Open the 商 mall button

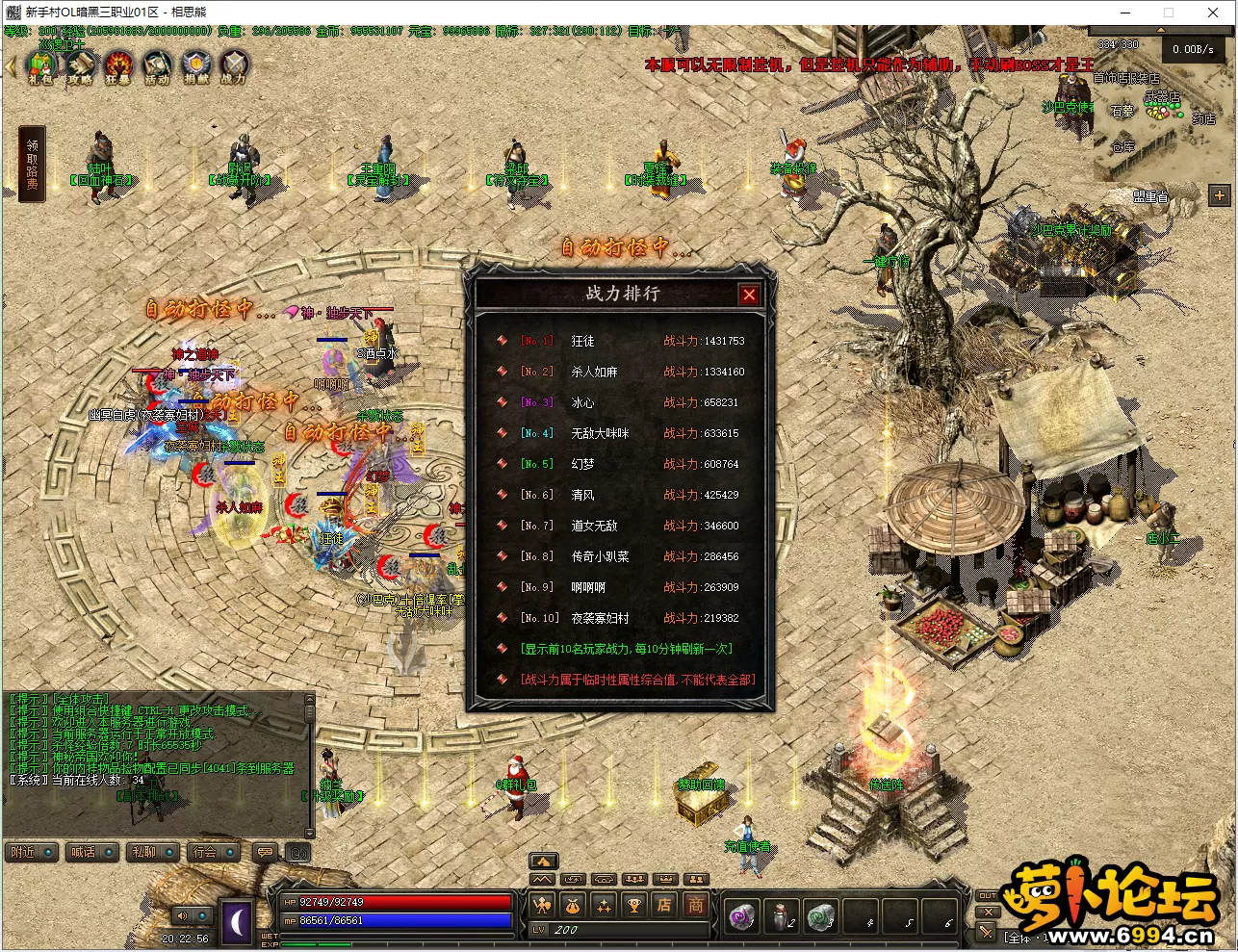(695, 905)
